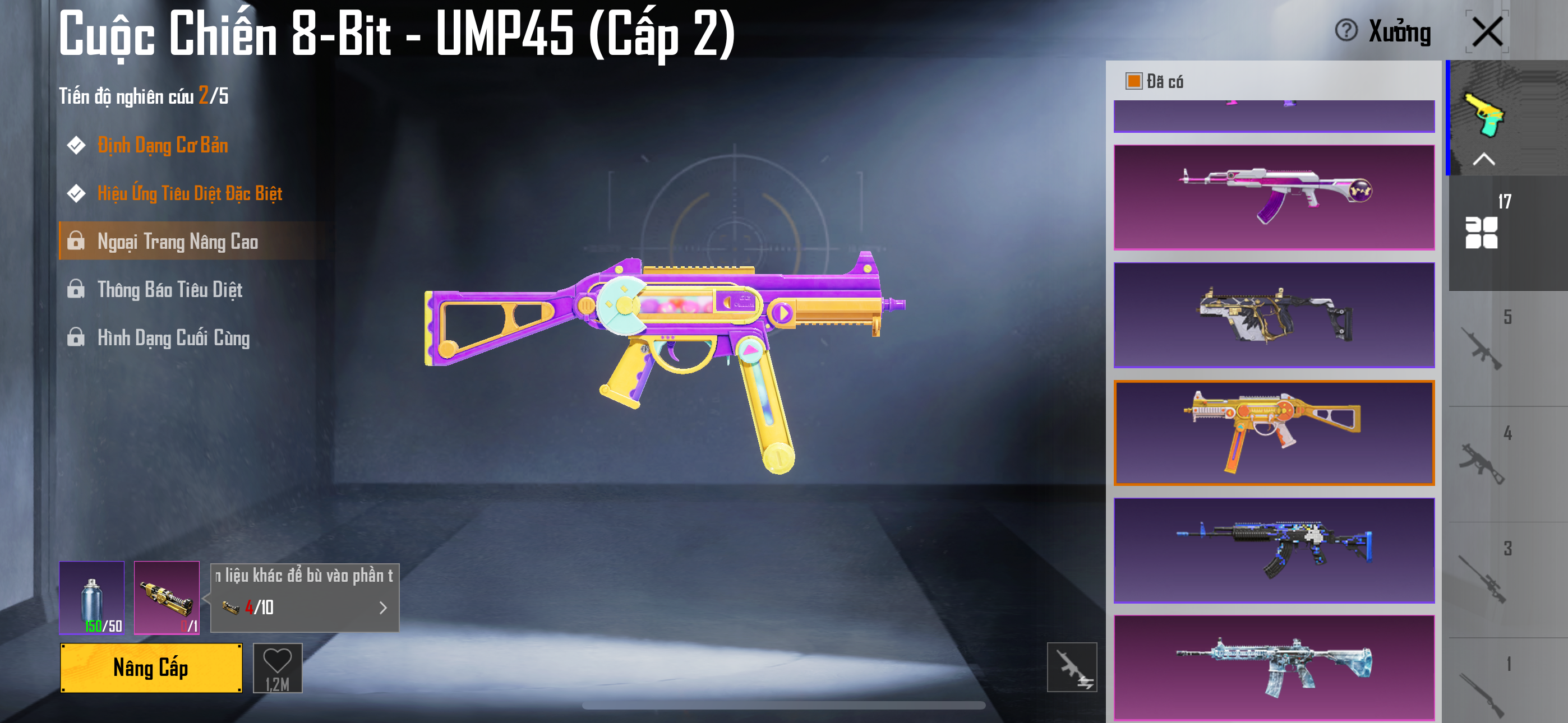Viewport: 1568px width, 723px height.
Task: Select Định Dạng Cơ Bản stage
Action: click(x=163, y=146)
